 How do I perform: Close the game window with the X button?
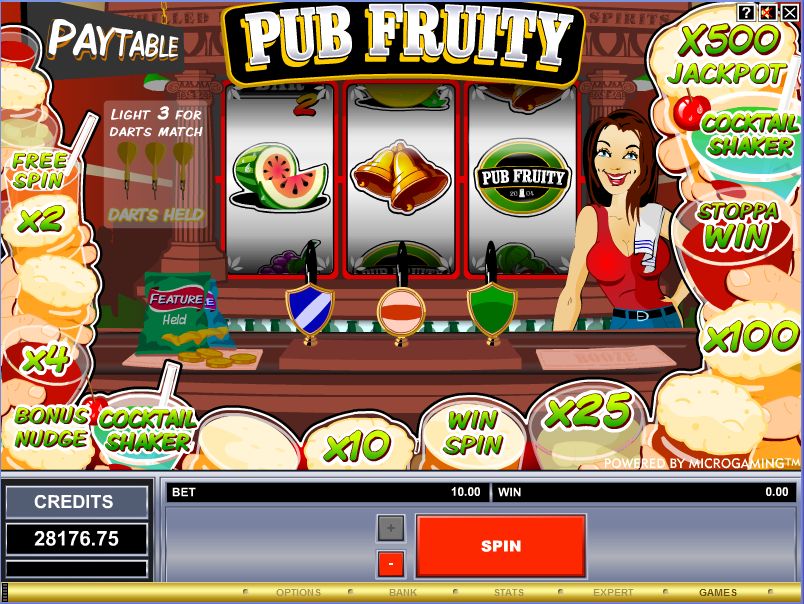click(789, 12)
